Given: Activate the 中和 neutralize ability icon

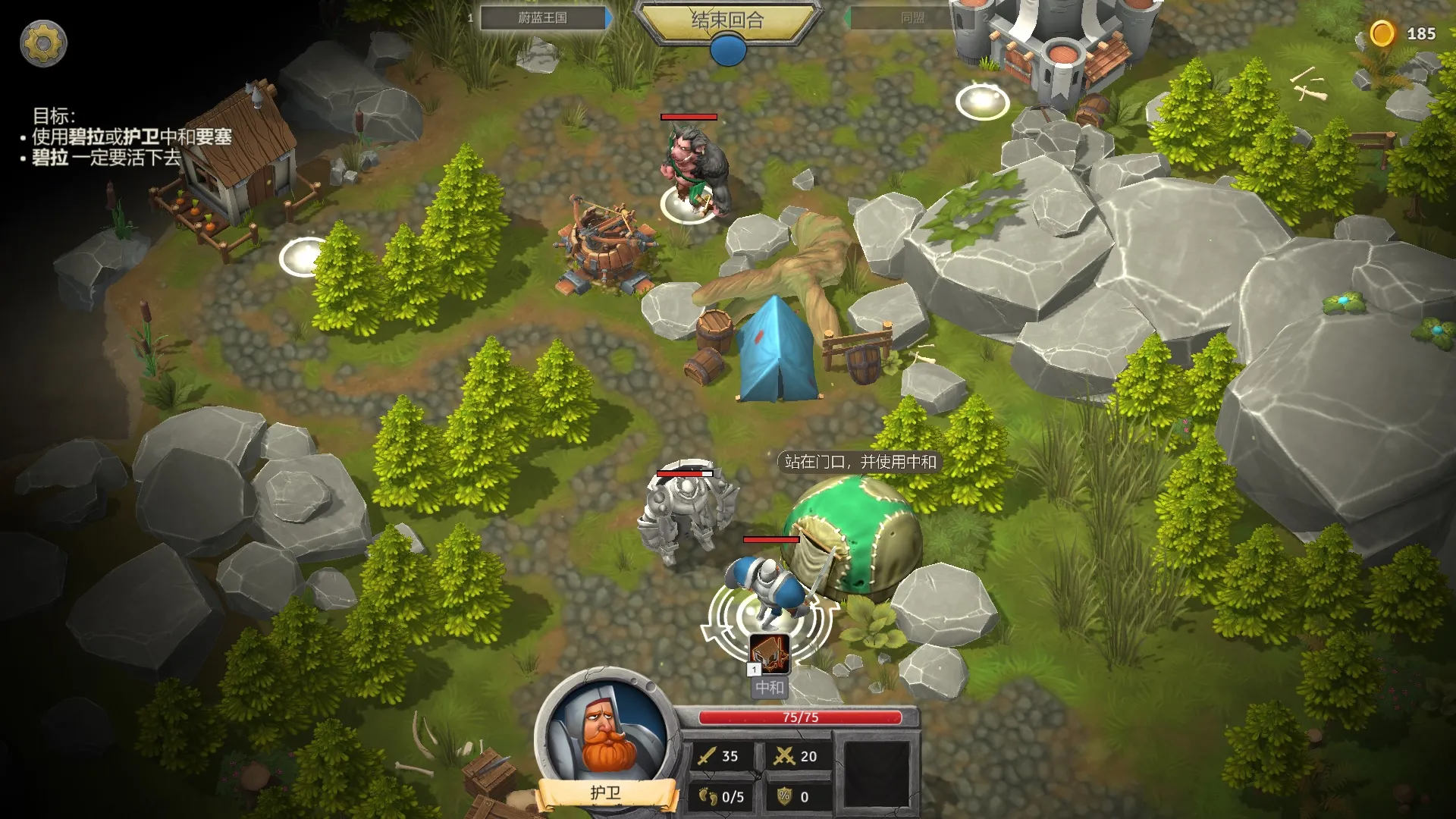Looking at the screenshot, I should 770,654.
